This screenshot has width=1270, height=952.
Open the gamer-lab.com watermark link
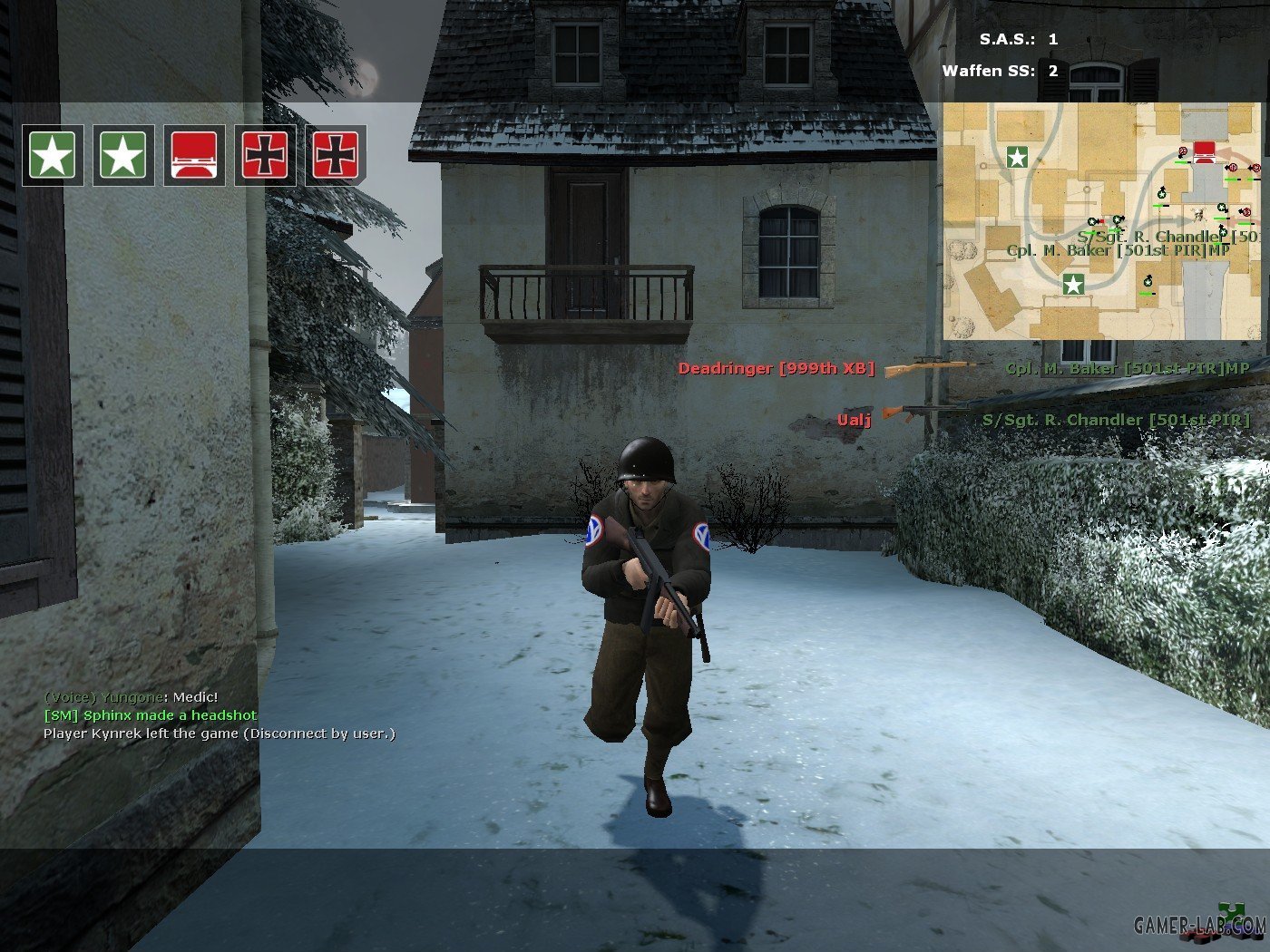pyautogui.click(x=1199, y=926)
